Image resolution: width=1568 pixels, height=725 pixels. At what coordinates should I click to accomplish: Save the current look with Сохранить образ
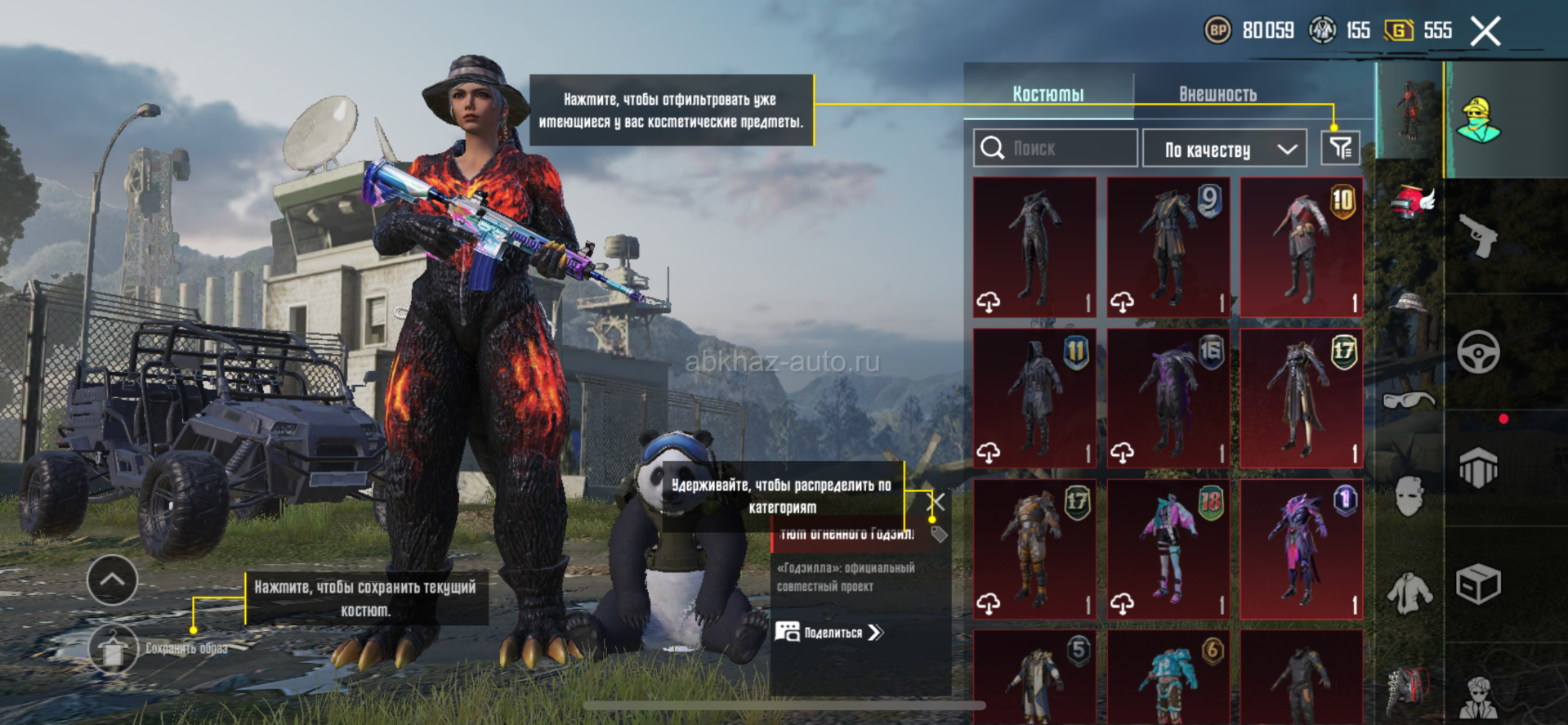114,649
